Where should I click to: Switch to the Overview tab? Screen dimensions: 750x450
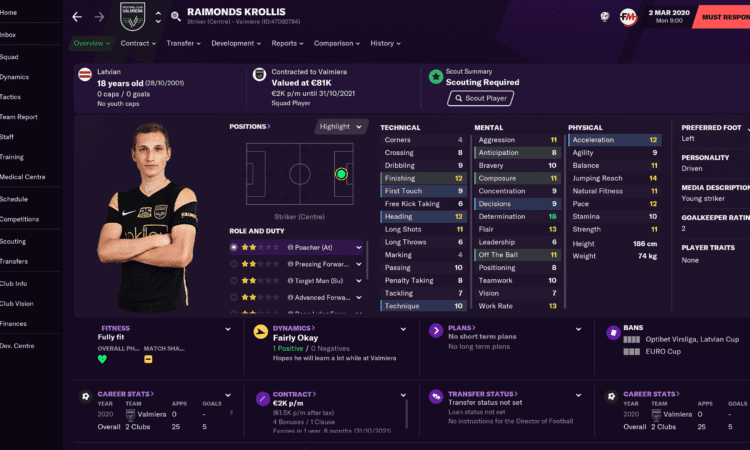pos(91,44)
